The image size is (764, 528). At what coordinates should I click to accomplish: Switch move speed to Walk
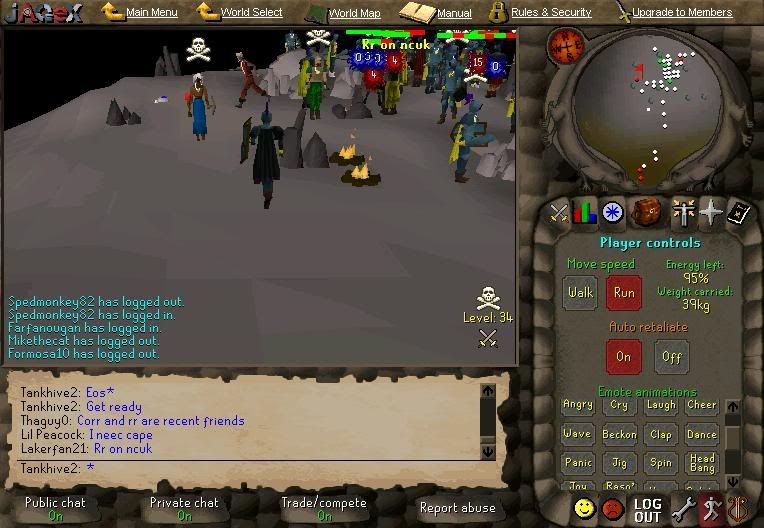pos(580,294)
